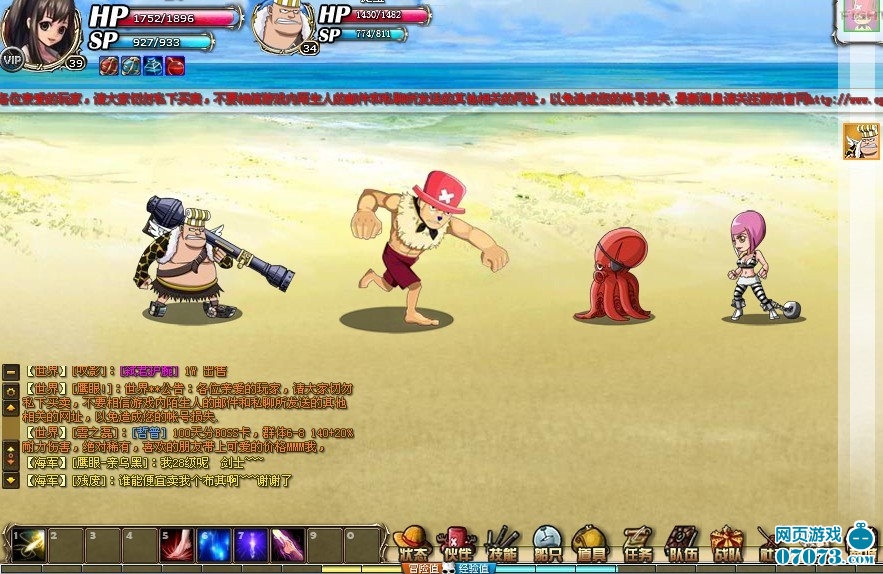Minimize the chat with the minus button
This screenshot has width=883, height=574.
click(11, 372)
